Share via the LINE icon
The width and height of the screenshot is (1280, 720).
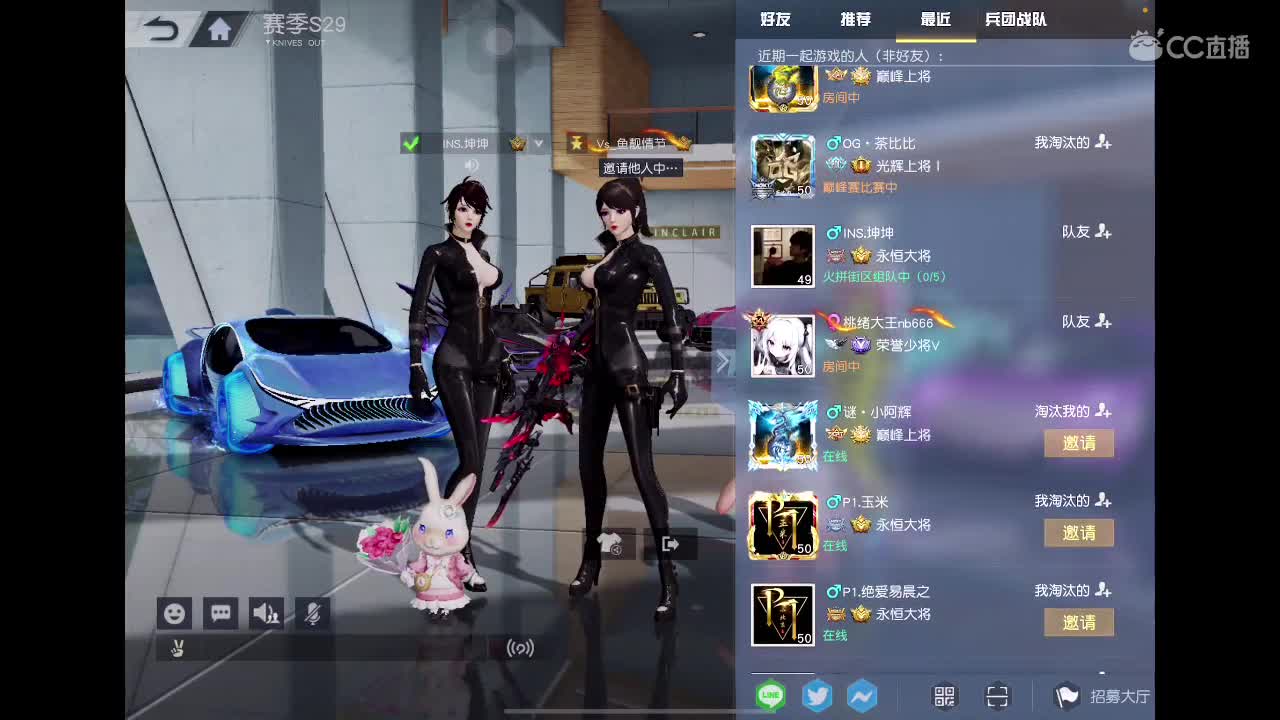770,695
